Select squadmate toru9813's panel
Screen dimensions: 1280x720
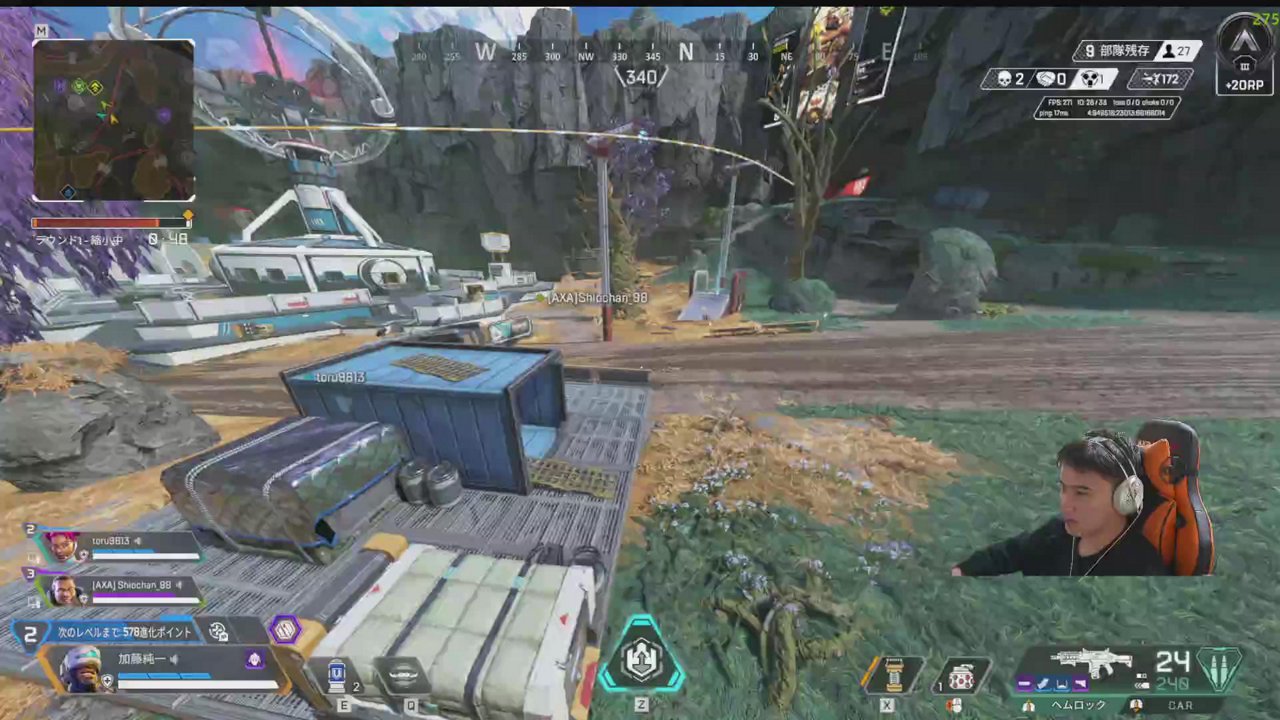[x=118, y=546]
